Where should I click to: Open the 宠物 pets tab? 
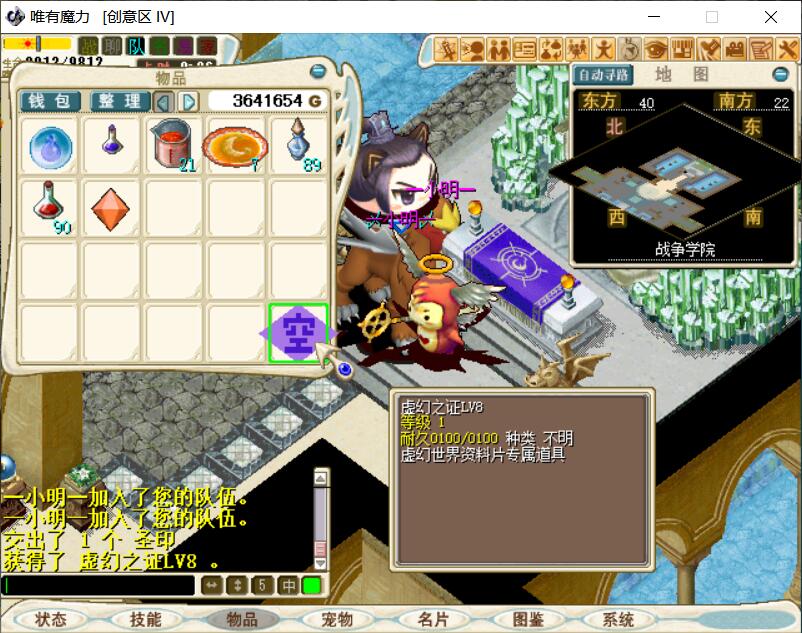point(337,619)
